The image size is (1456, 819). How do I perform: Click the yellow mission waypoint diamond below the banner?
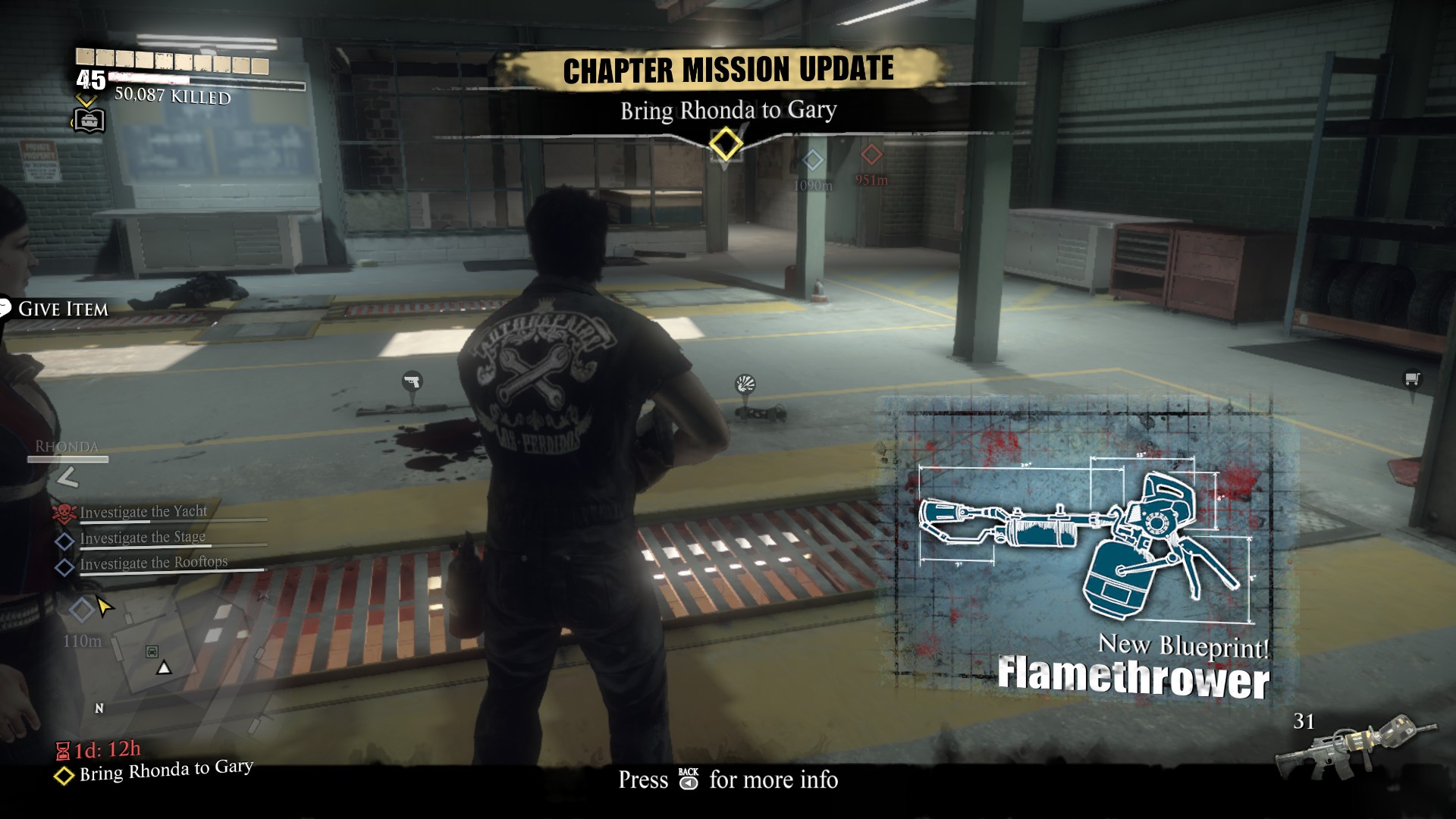724,146
